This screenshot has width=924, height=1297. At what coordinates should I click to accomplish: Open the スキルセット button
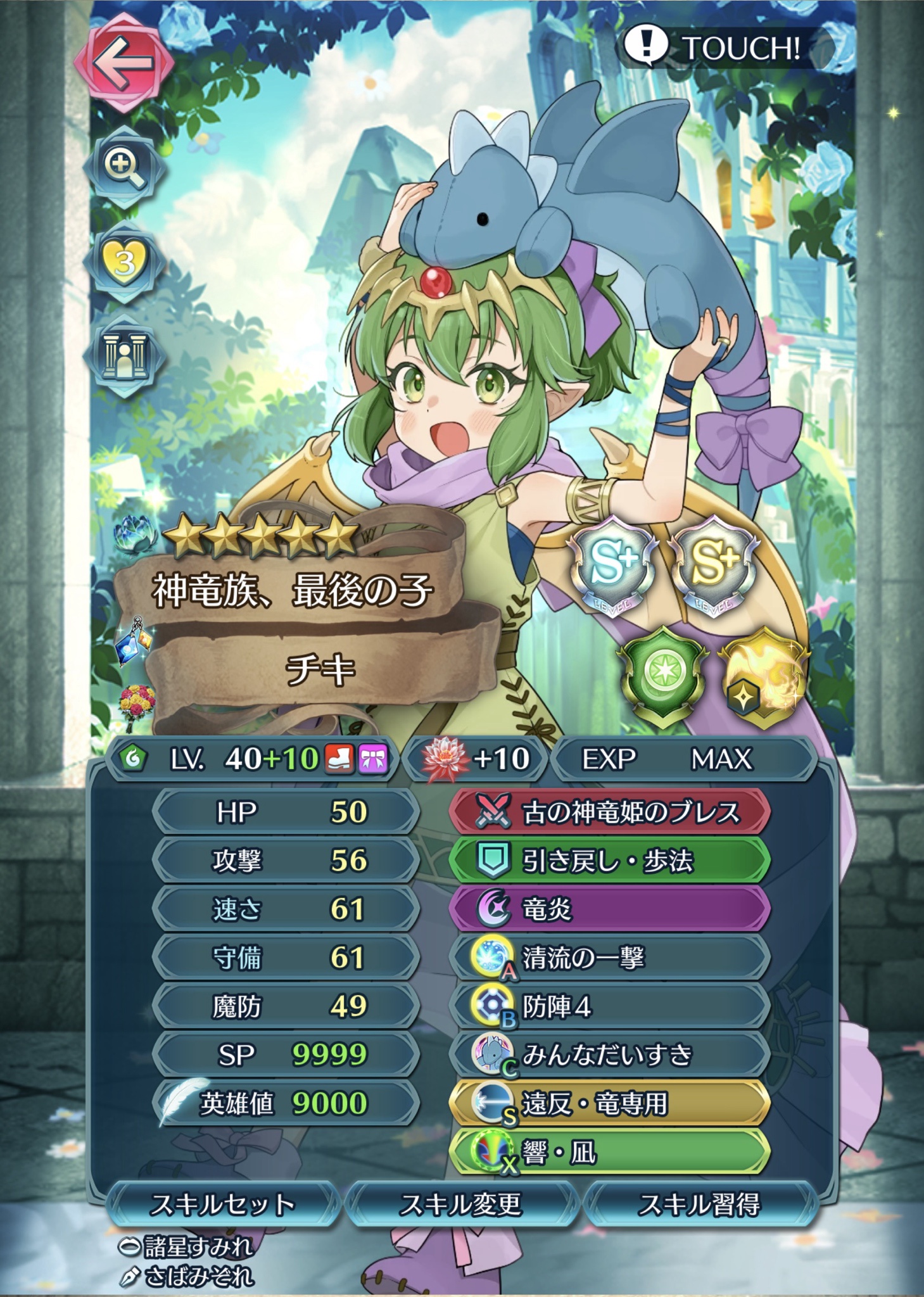point(223,1204)
